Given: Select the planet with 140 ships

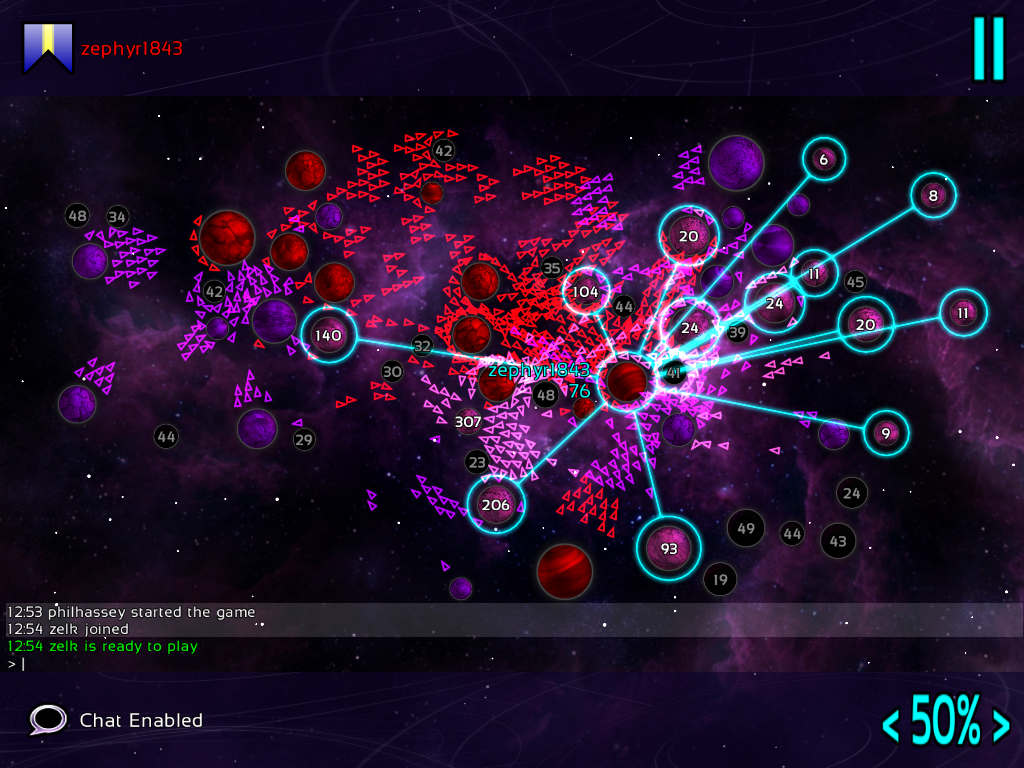Looking at the screenshot, I should (328, 336).
